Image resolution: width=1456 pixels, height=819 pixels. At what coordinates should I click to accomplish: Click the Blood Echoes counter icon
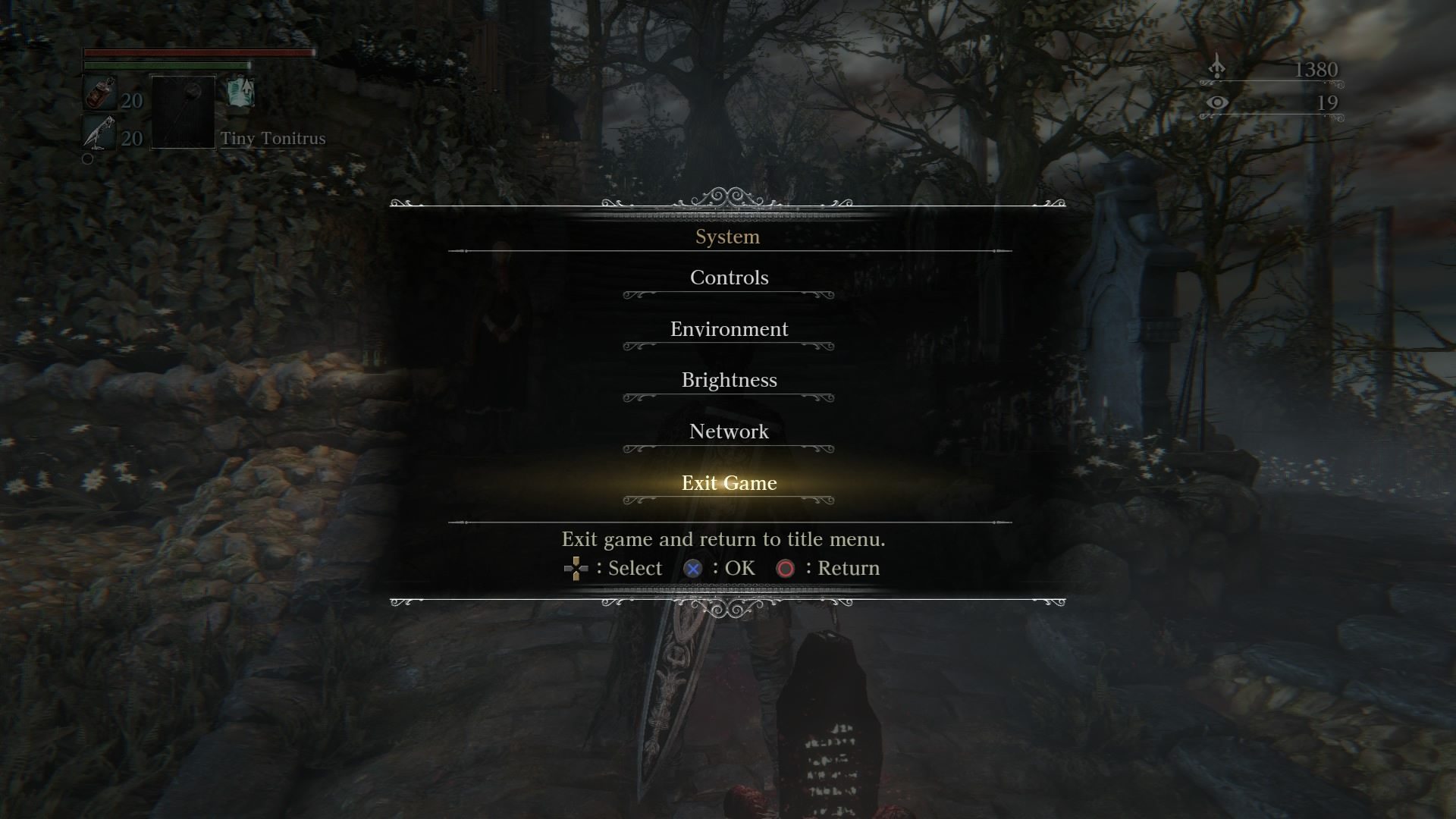click(x=1217, y=67)
